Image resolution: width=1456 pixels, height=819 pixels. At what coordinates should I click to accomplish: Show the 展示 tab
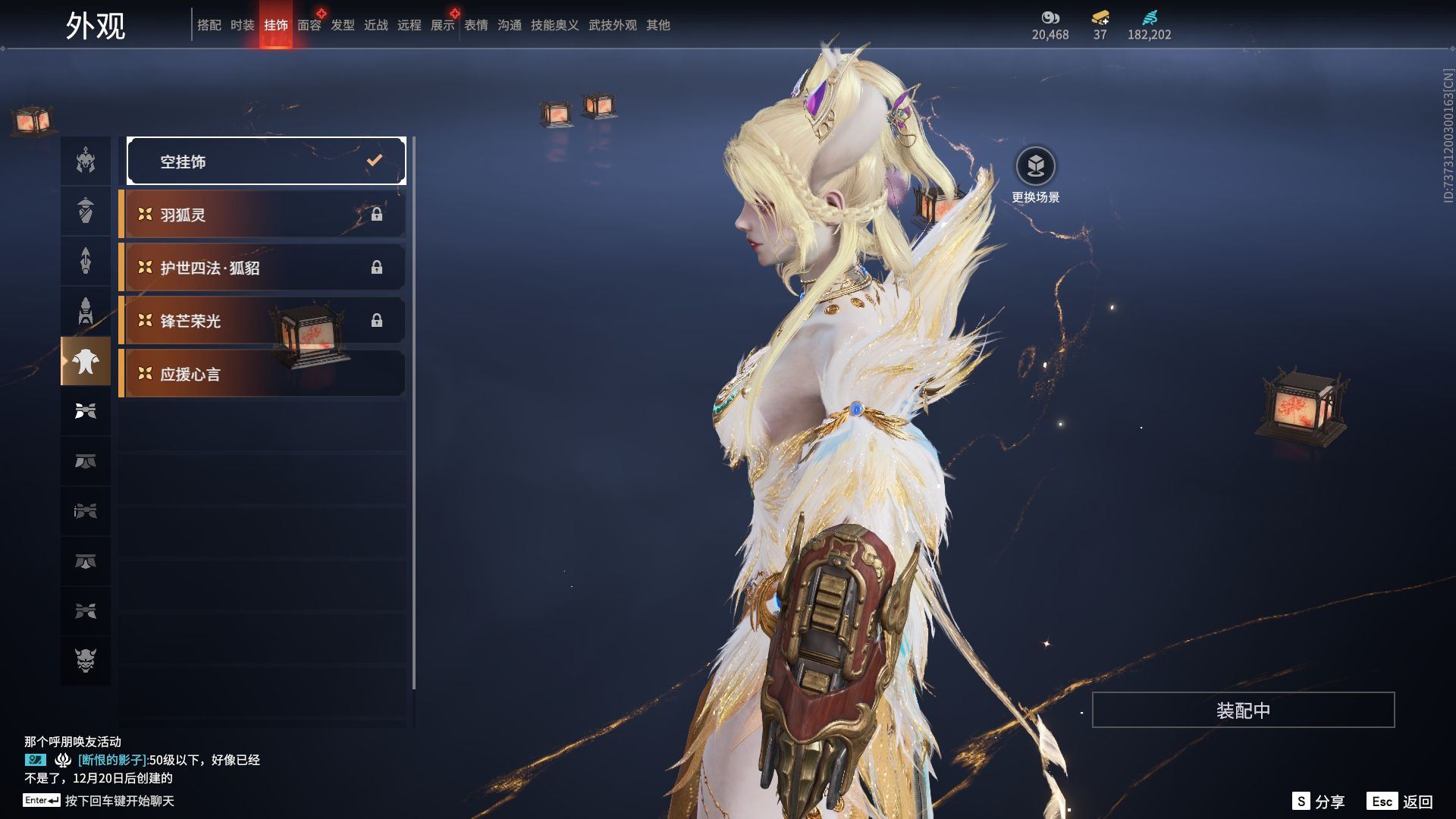coord(442,25)
